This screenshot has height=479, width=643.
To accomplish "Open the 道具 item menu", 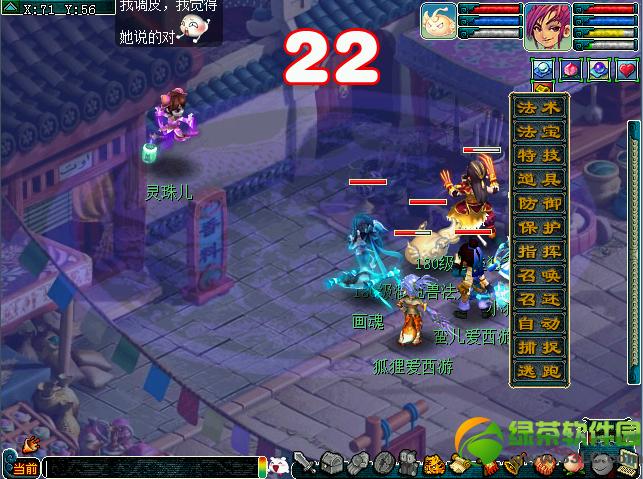I will pos(539,180).
